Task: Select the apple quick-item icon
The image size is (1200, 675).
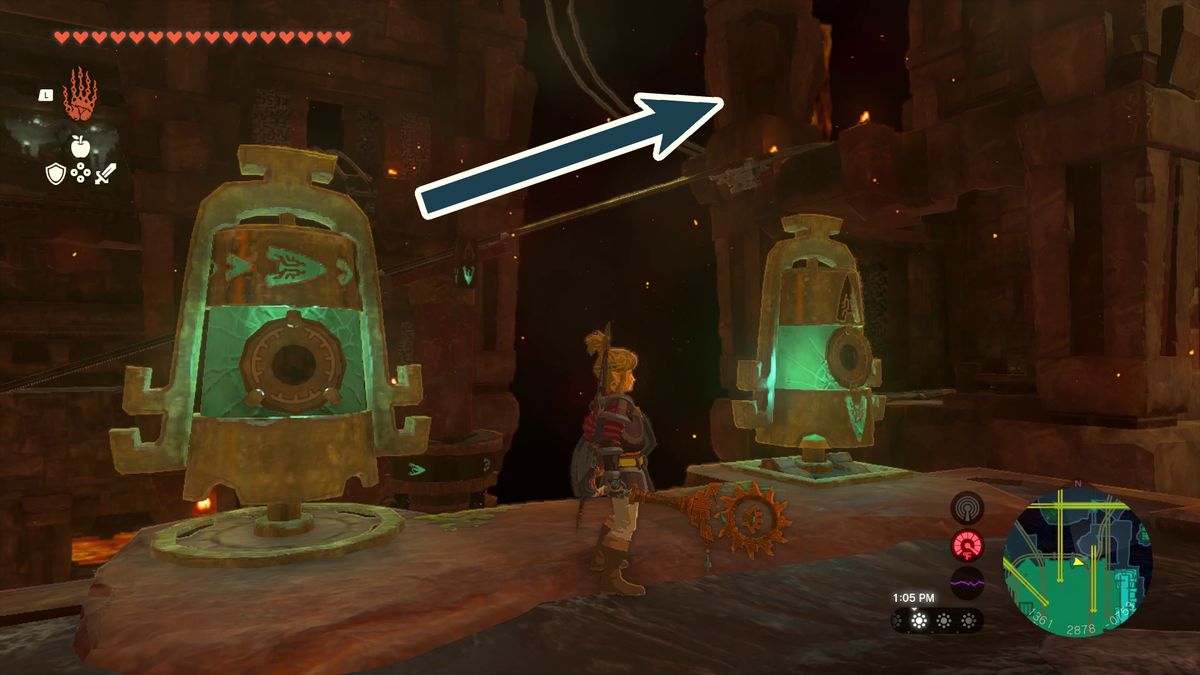Action: tap(79, 148)
